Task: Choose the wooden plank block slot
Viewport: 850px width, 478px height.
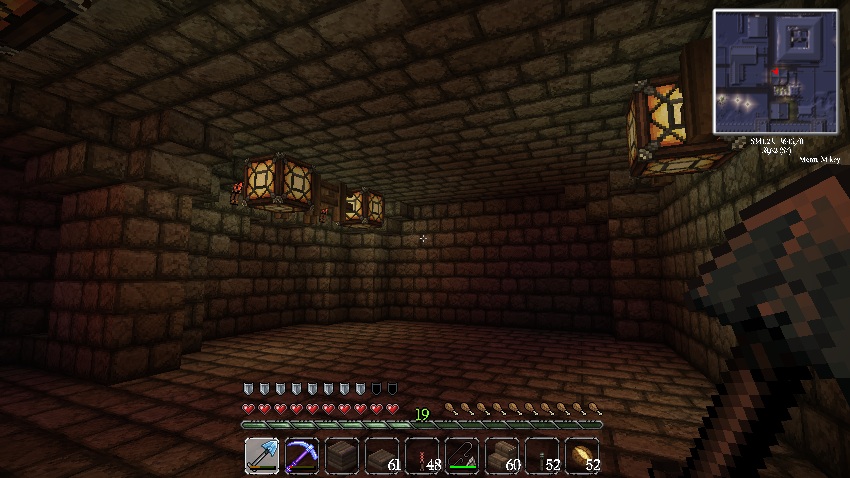Action: (x=341, y=455)
